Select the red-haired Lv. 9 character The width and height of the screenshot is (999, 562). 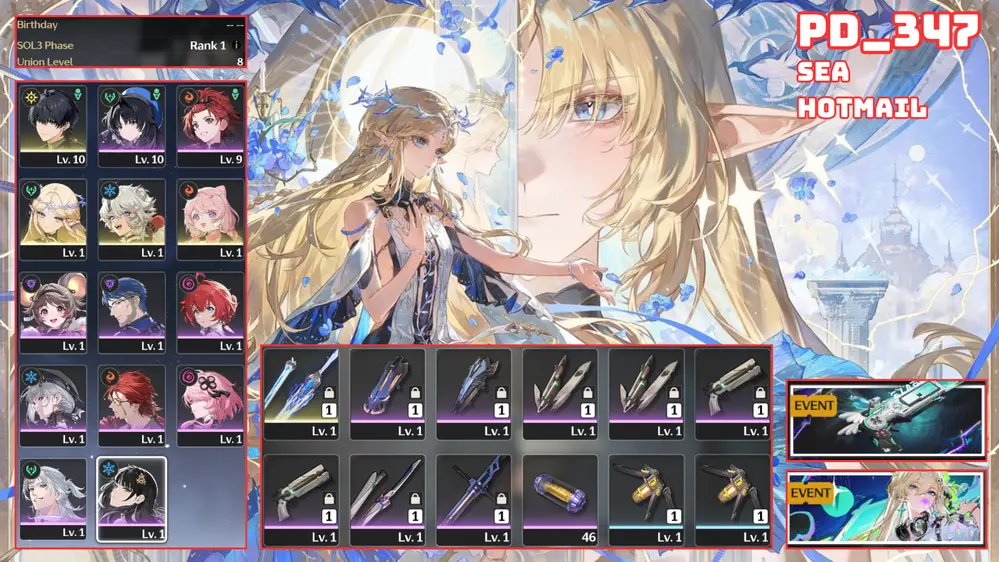(211, 125)
